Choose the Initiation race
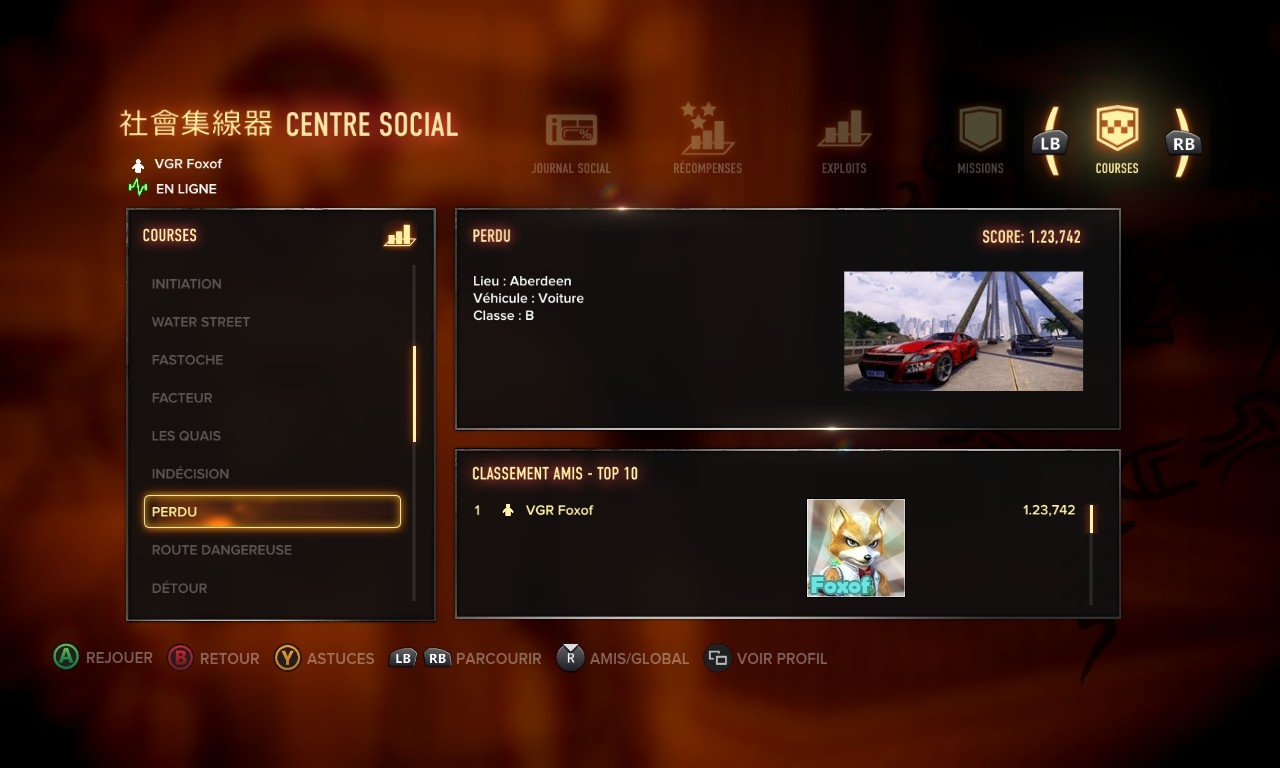This screenshot has height=768, width=1280. [x=187, y=284]
